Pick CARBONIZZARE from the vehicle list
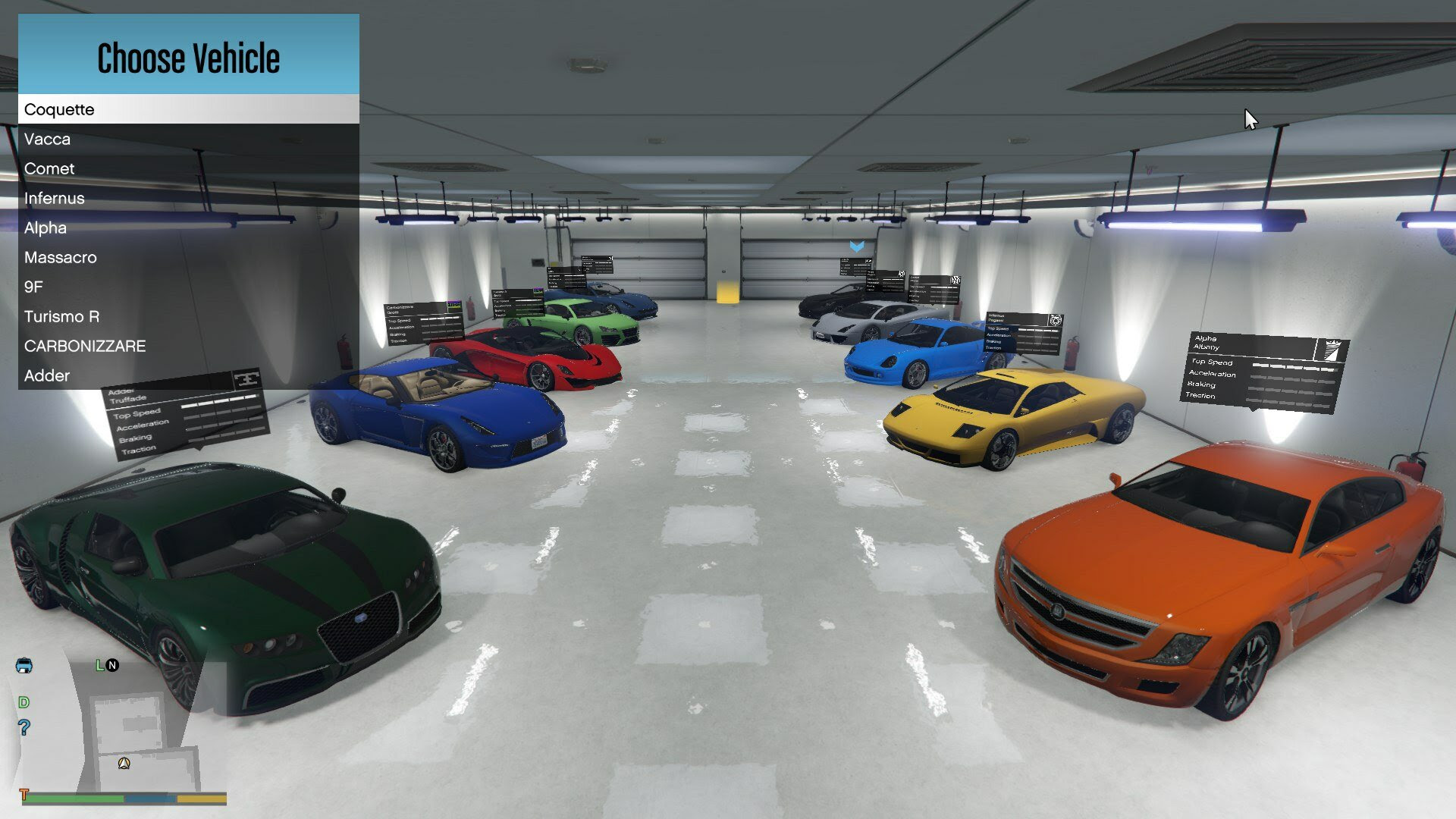The height and width of the screenshot is (819, 1456). [86, 346]
